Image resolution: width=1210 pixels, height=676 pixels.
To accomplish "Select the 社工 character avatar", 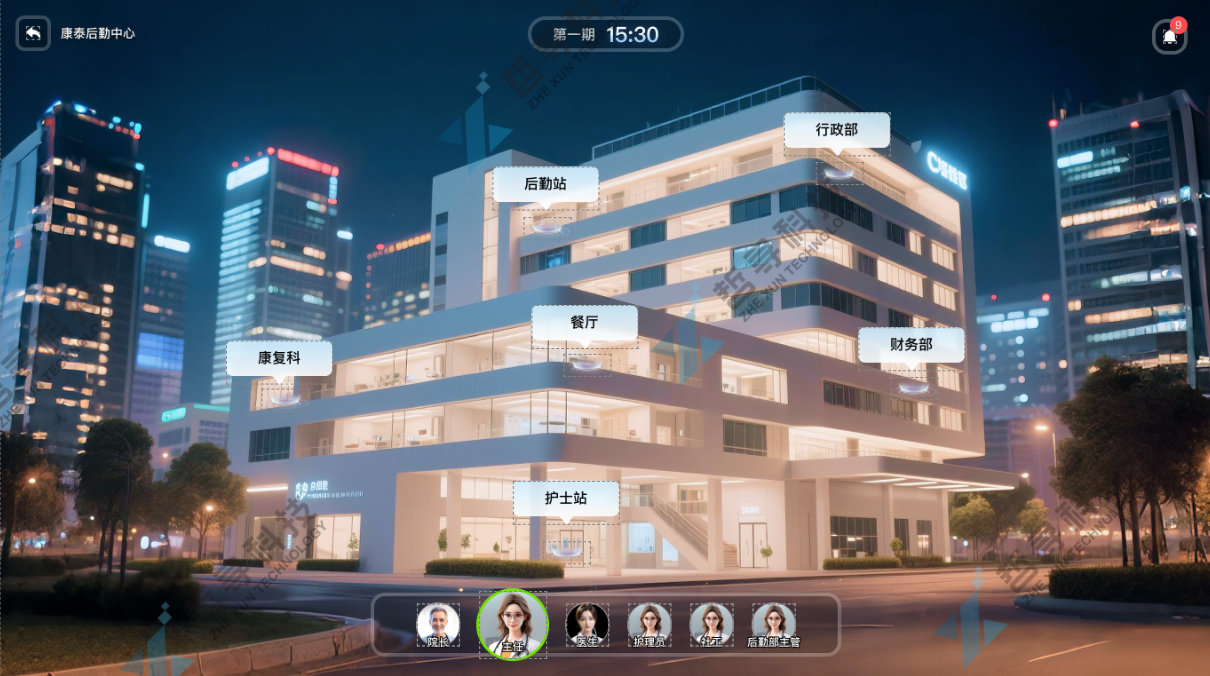I will click(711, 624).
